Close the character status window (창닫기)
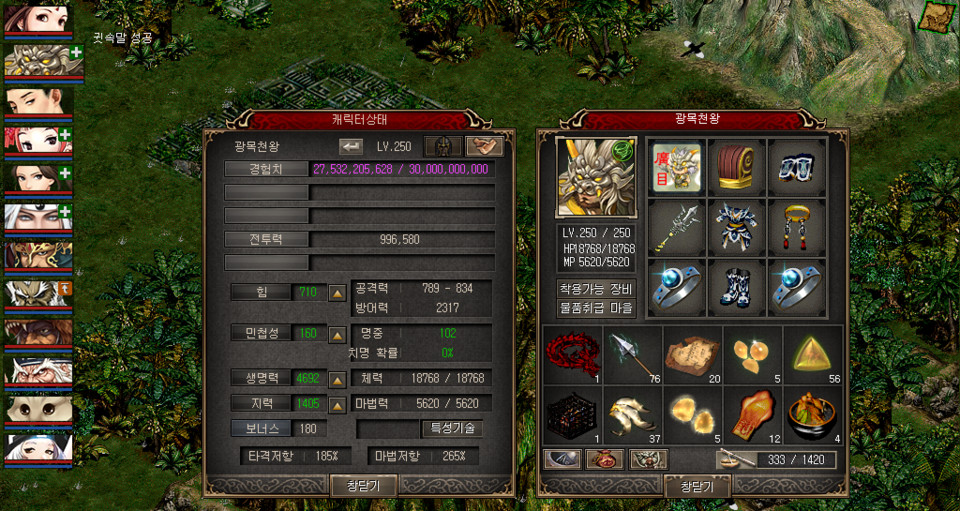Image resolution: width=960 pixels, height=511 pixels. pos(364,486)
